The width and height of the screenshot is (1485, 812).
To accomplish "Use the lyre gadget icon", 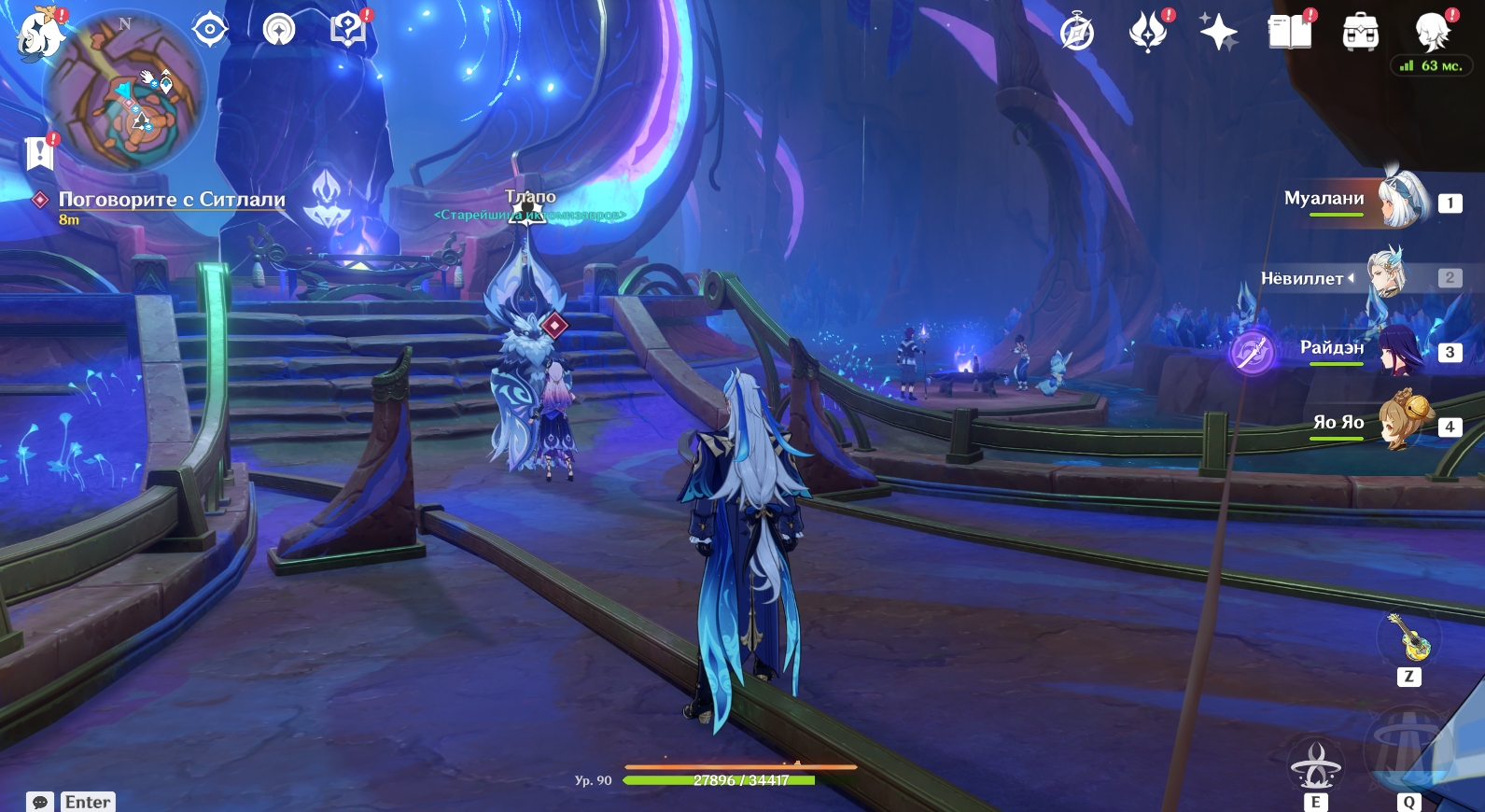I will point(1408,637).
